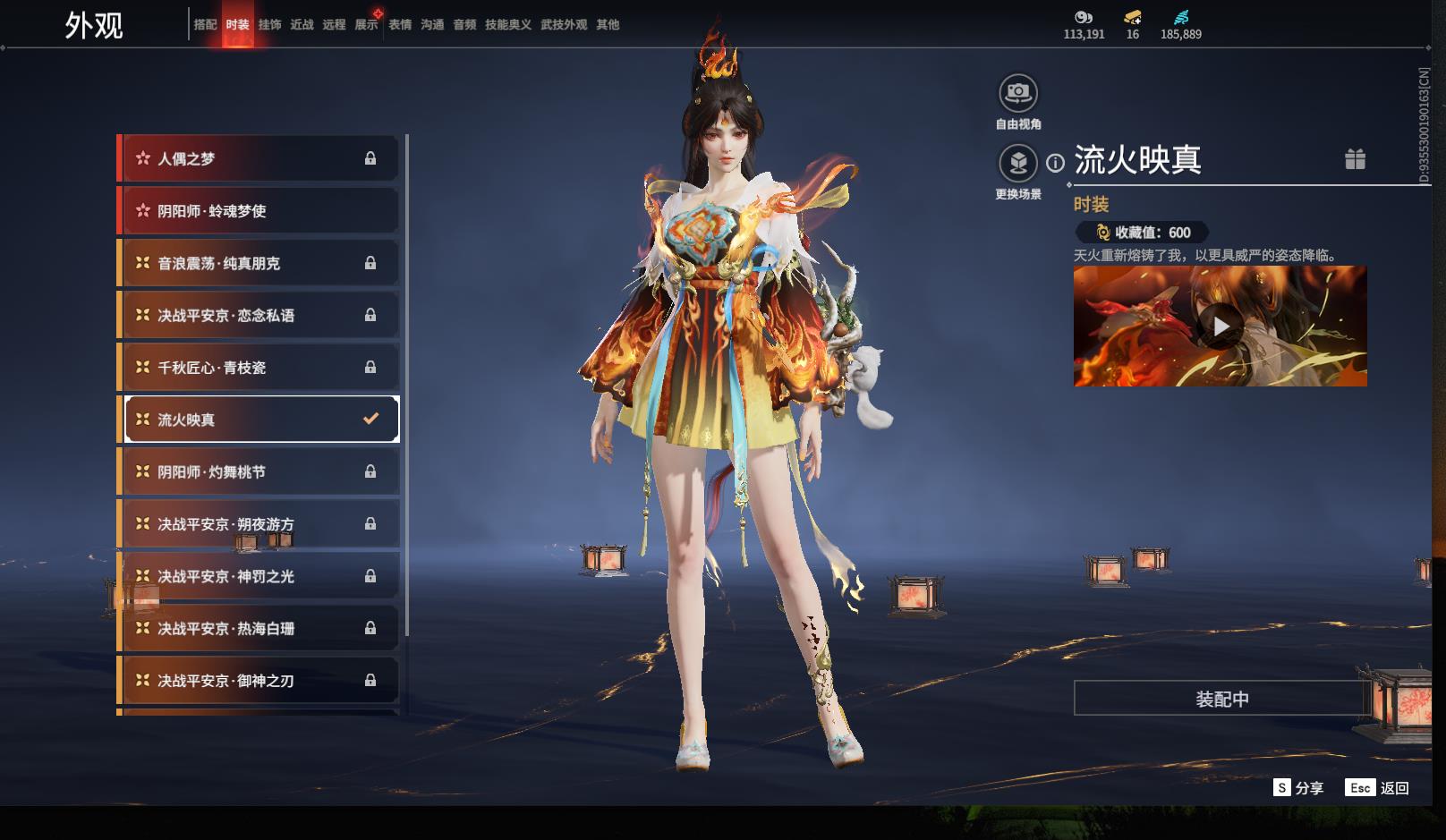Image resolution: width=1446 pixels, height=840 pixels.
Task: Click the info icon beside 流火映真
Action: point(1056,163)
